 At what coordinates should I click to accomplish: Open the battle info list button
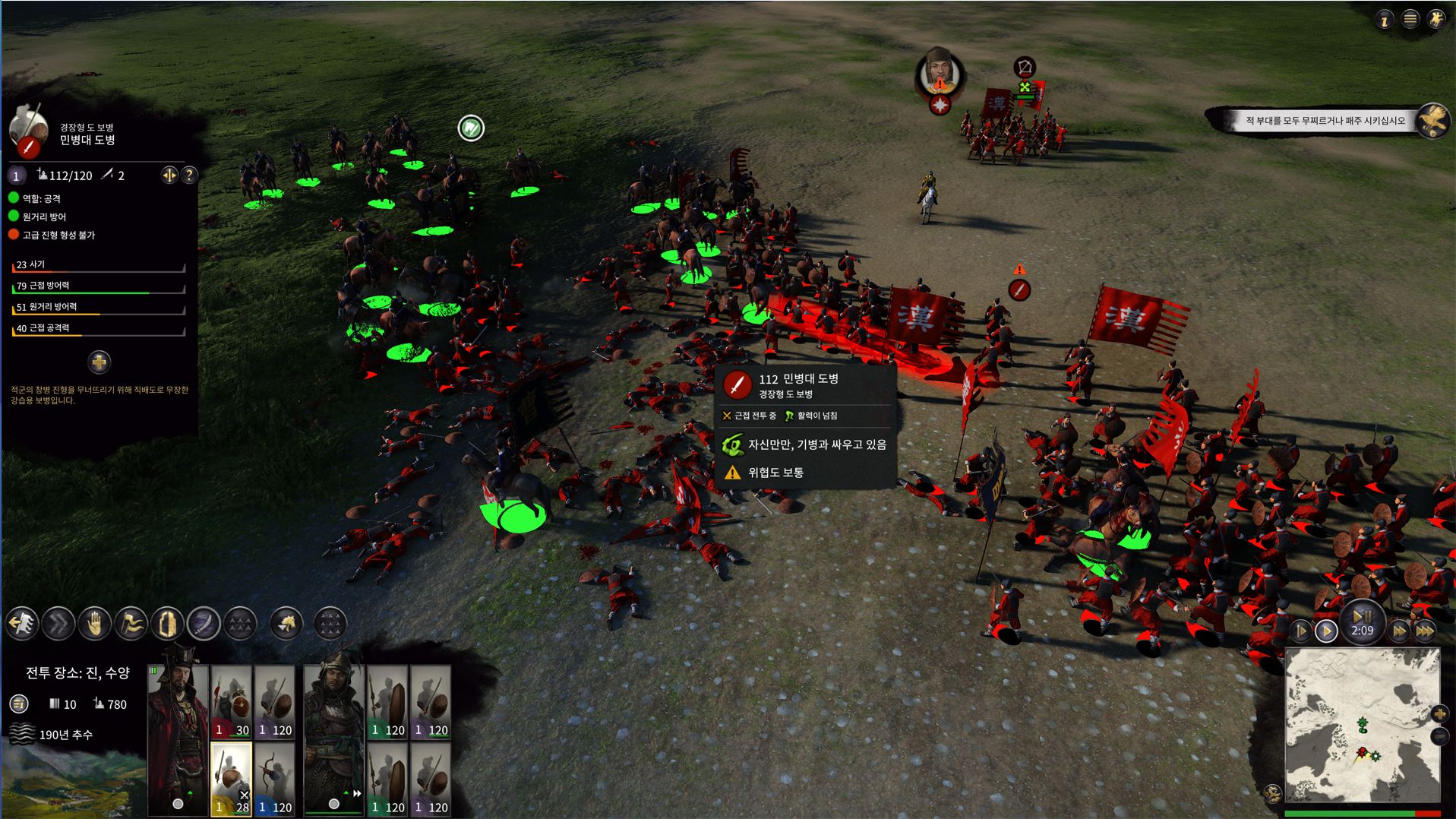(x=19, y=704)
